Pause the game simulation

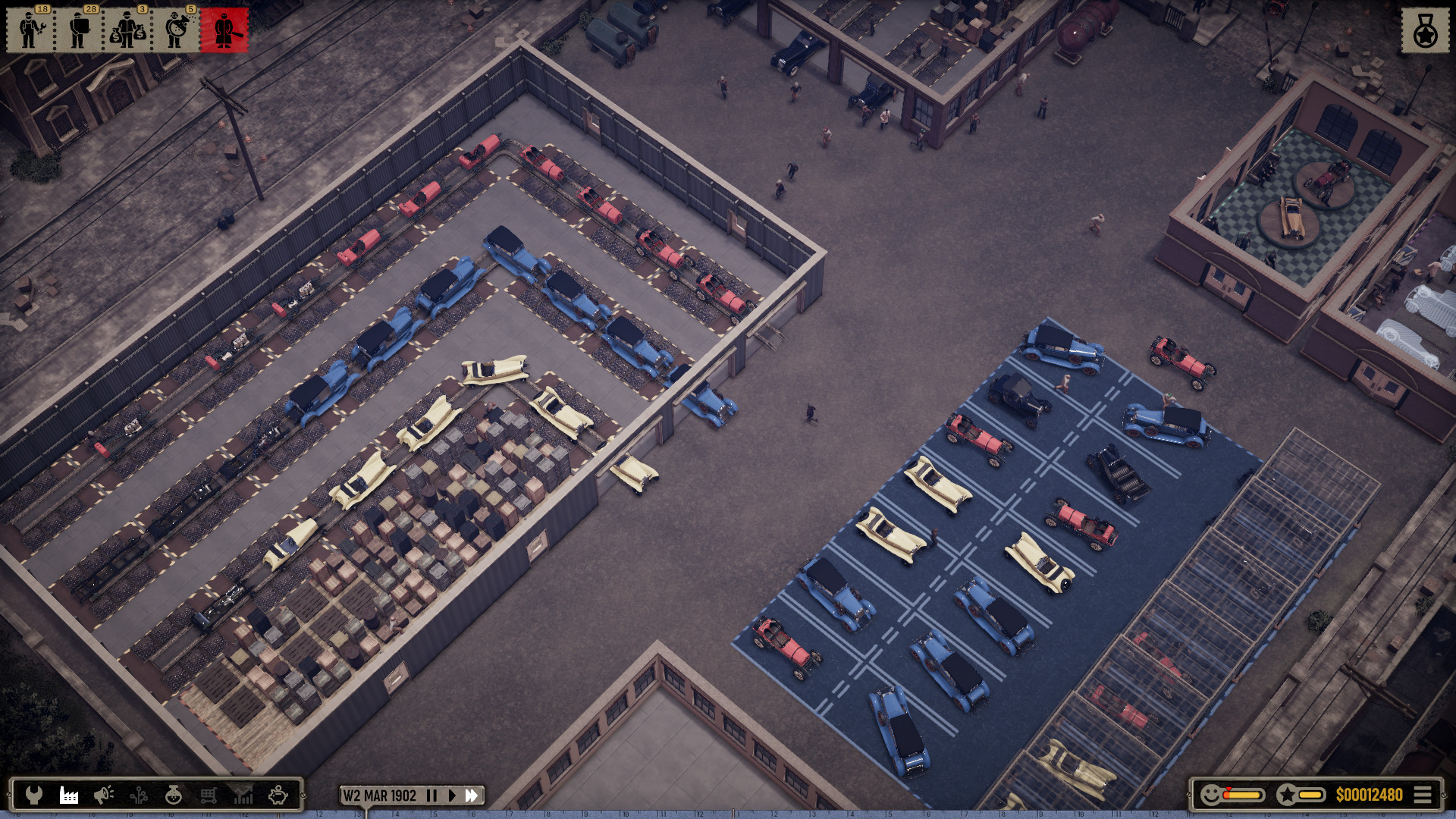432,795
